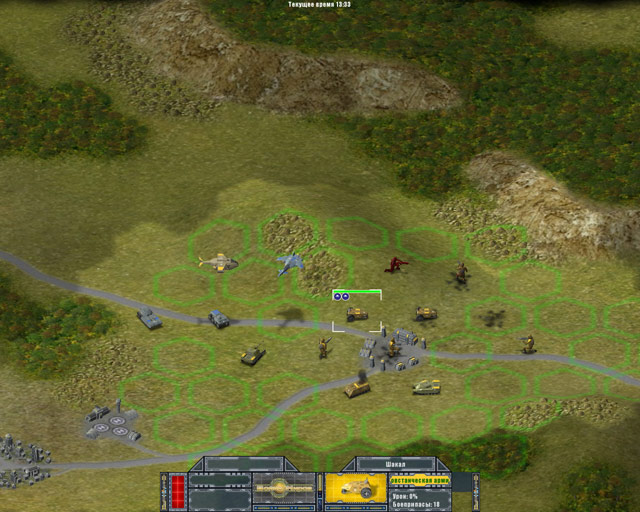Select the buggy unit inside the white selection brackets
This screenshot has width=640, height=512.
coord(357,314)
